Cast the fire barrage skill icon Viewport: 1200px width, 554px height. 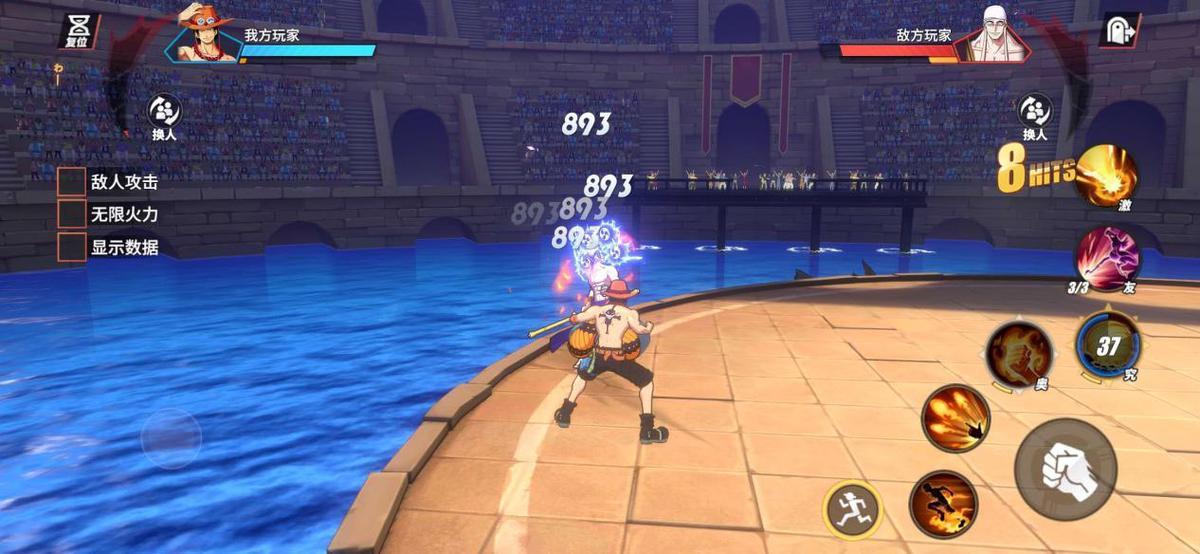955,418
